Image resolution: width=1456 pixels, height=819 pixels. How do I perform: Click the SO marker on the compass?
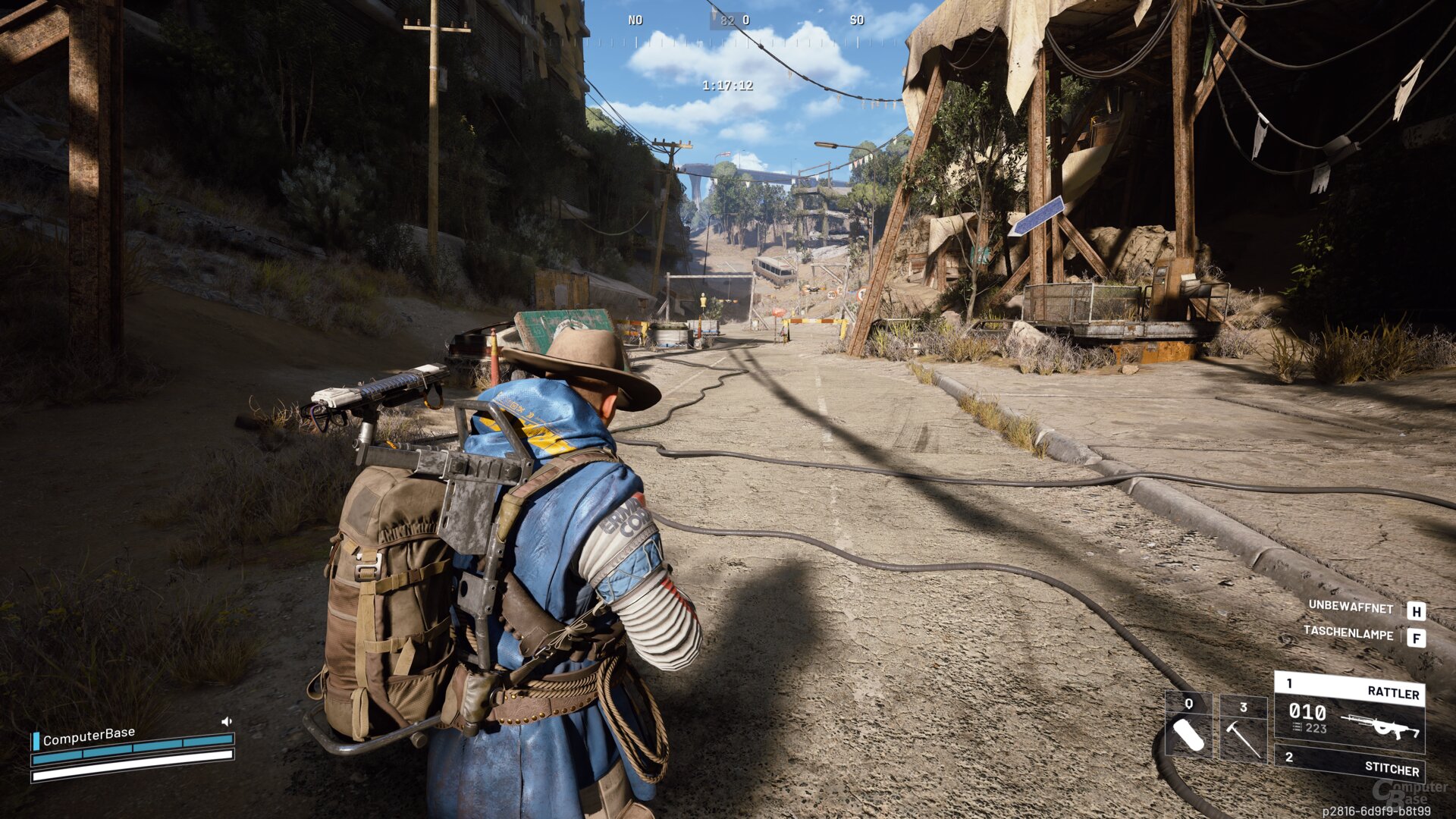(x=858, y=20)
